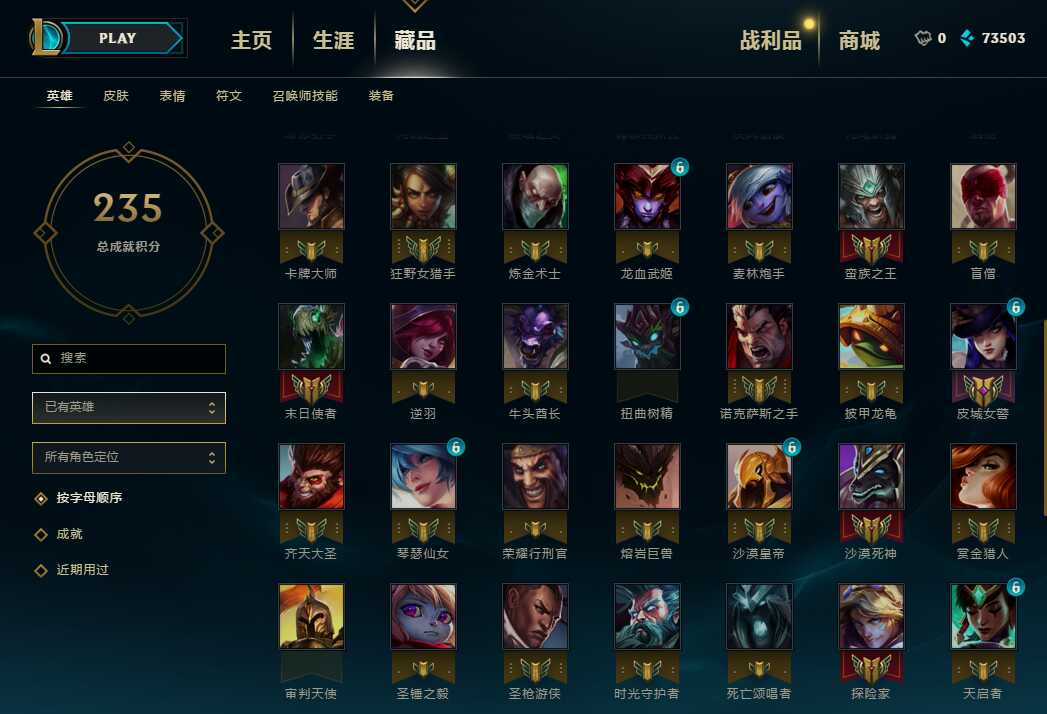This screenshot has width=1047, height=714.
Task: Switch to the 皮肤 skins tab
Action: (116, 96)
